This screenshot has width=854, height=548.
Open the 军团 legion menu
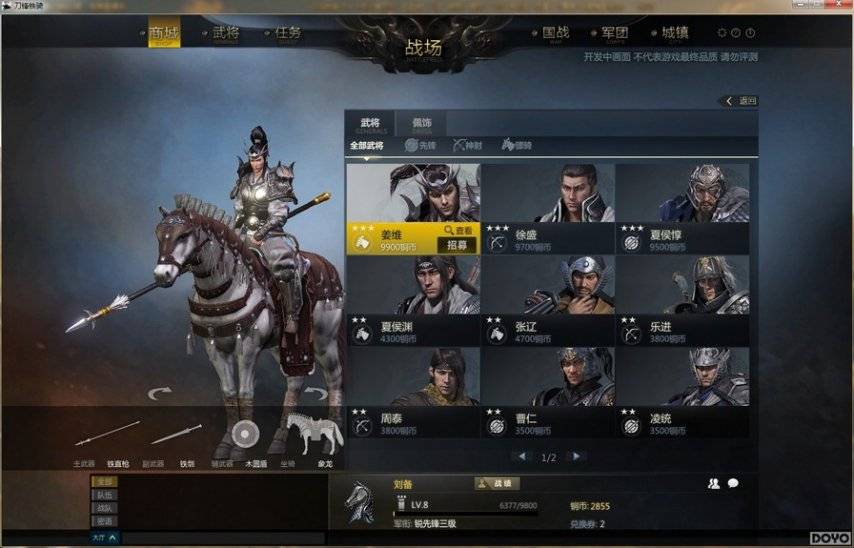pyautogui.click(x=615, y=34)
